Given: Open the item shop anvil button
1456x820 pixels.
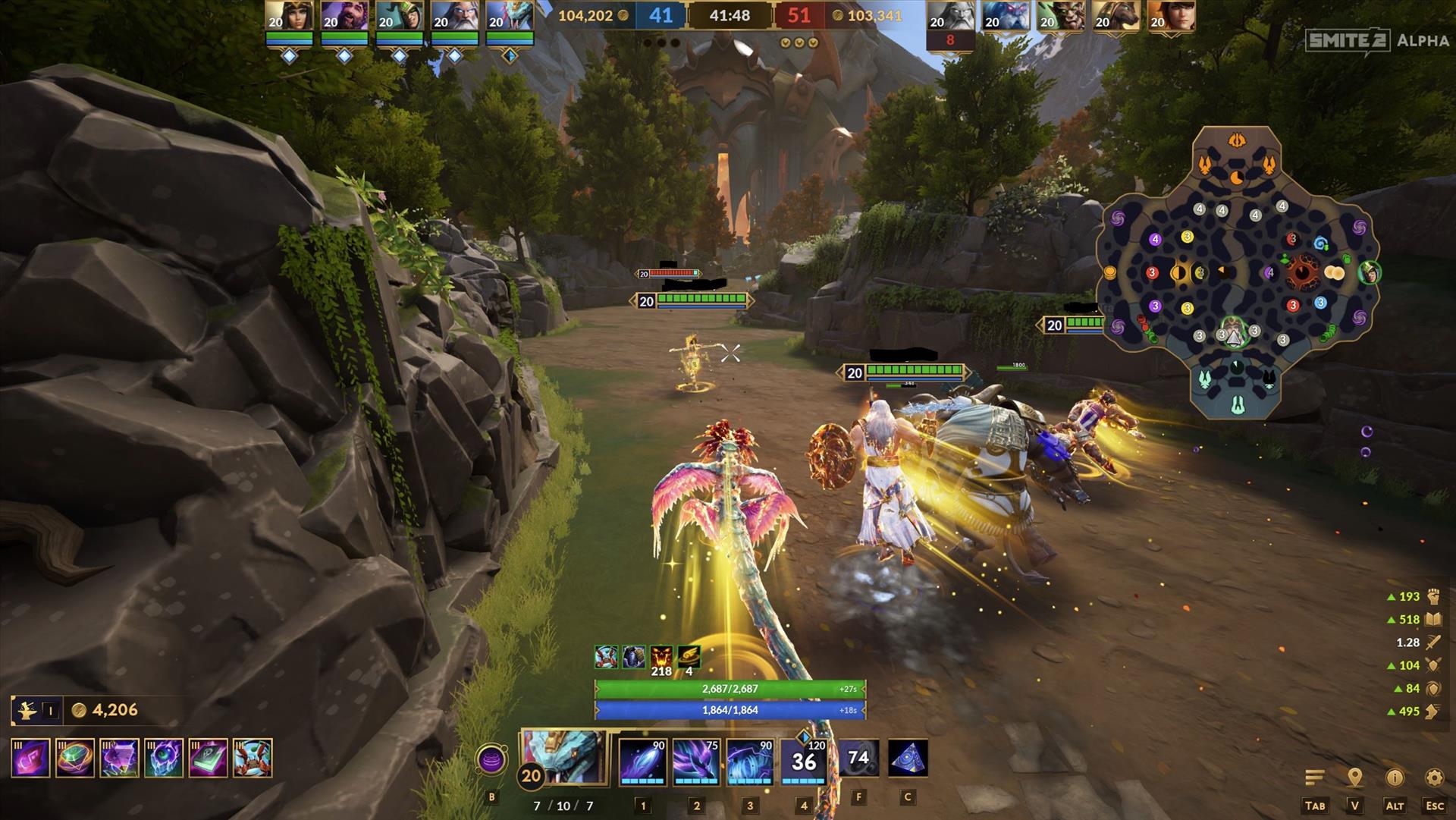Looking at the screenshot, I should [x=28, y=711].
